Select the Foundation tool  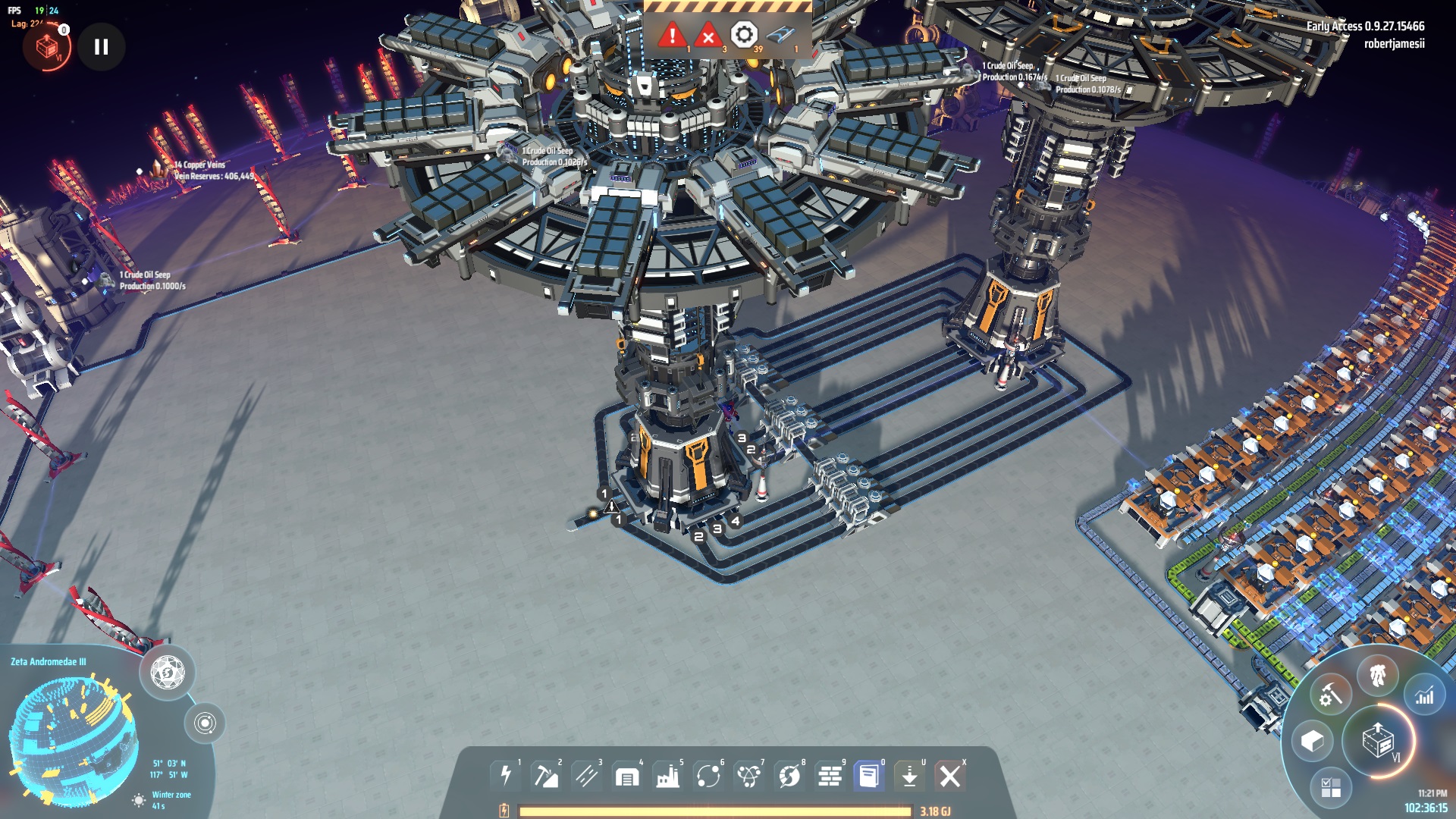tap(831, 777)
